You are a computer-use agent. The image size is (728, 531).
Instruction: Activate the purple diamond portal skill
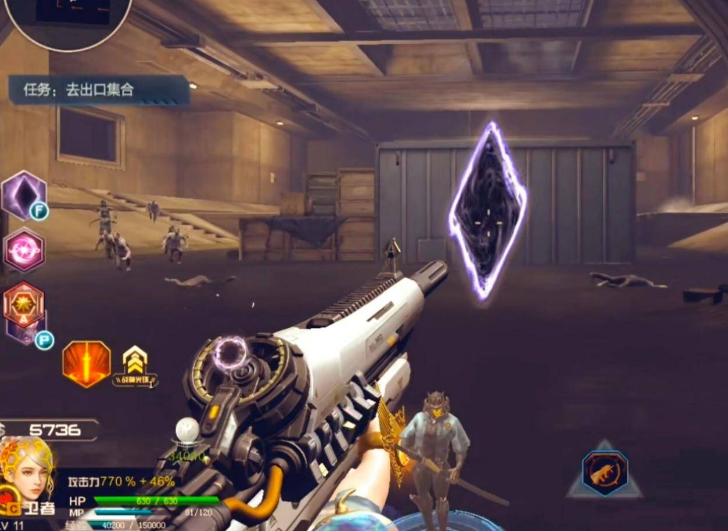pos(22,193)
